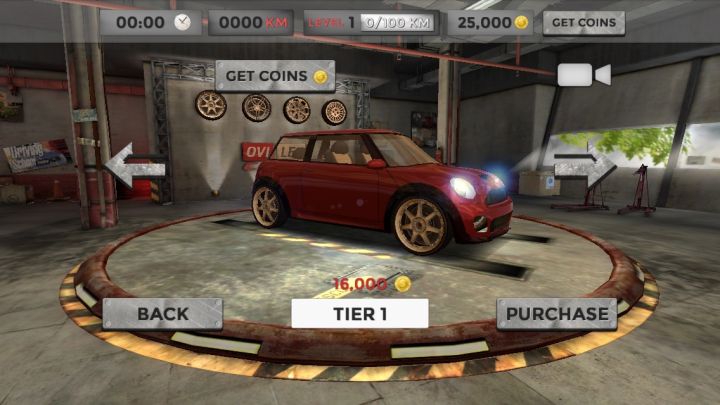The width and height of the screenshot is (720, 405).
Task: Go back with the BACK button
Action: click(x=163, y=313)
